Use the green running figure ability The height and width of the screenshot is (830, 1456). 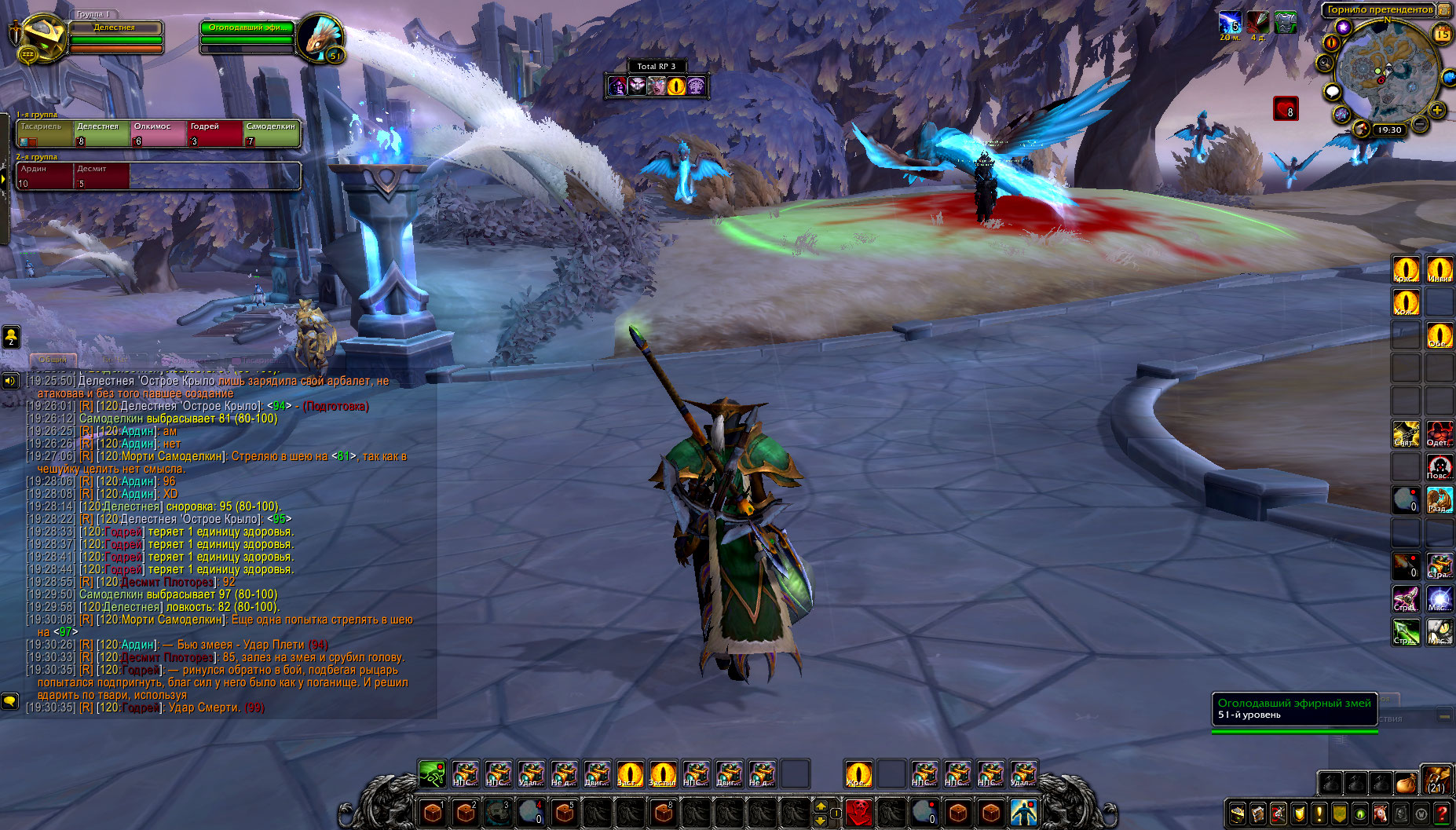tap(432, 773)
